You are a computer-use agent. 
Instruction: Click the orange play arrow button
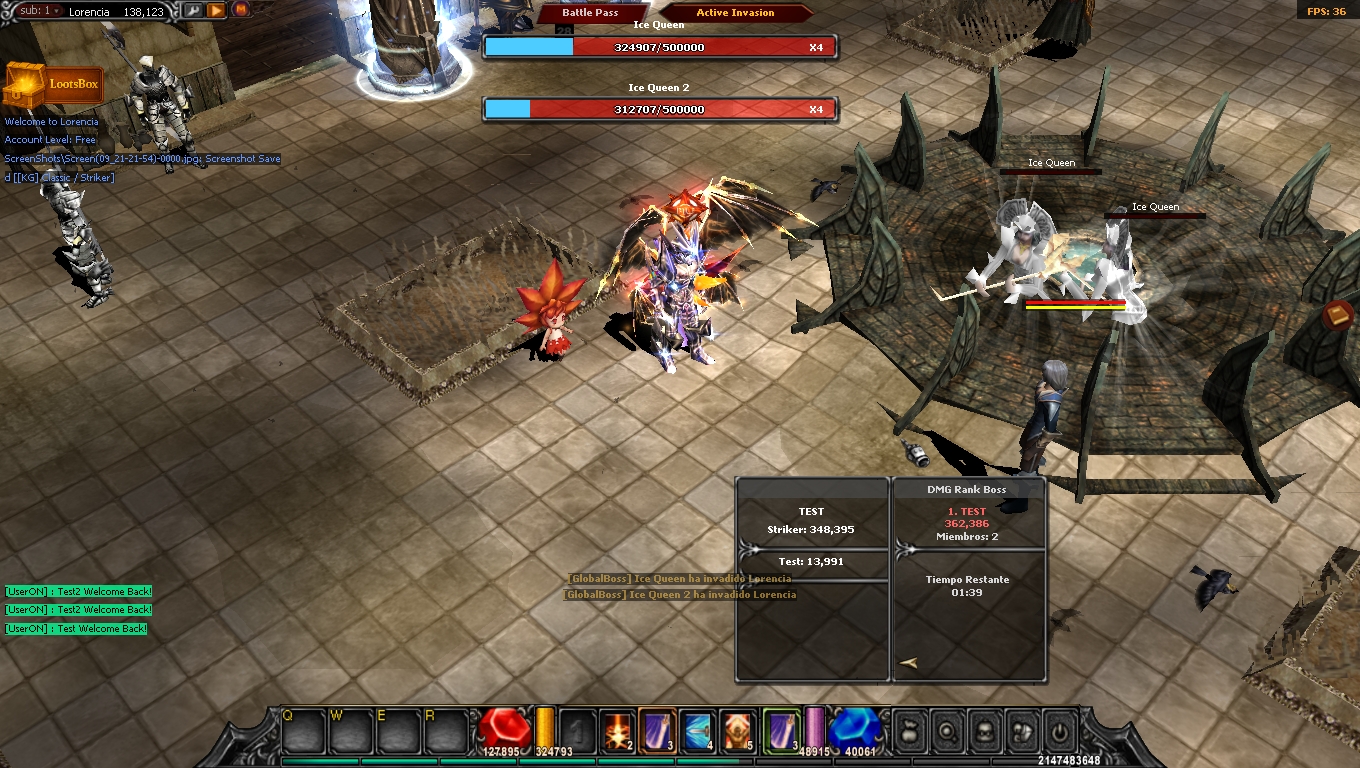216,10
